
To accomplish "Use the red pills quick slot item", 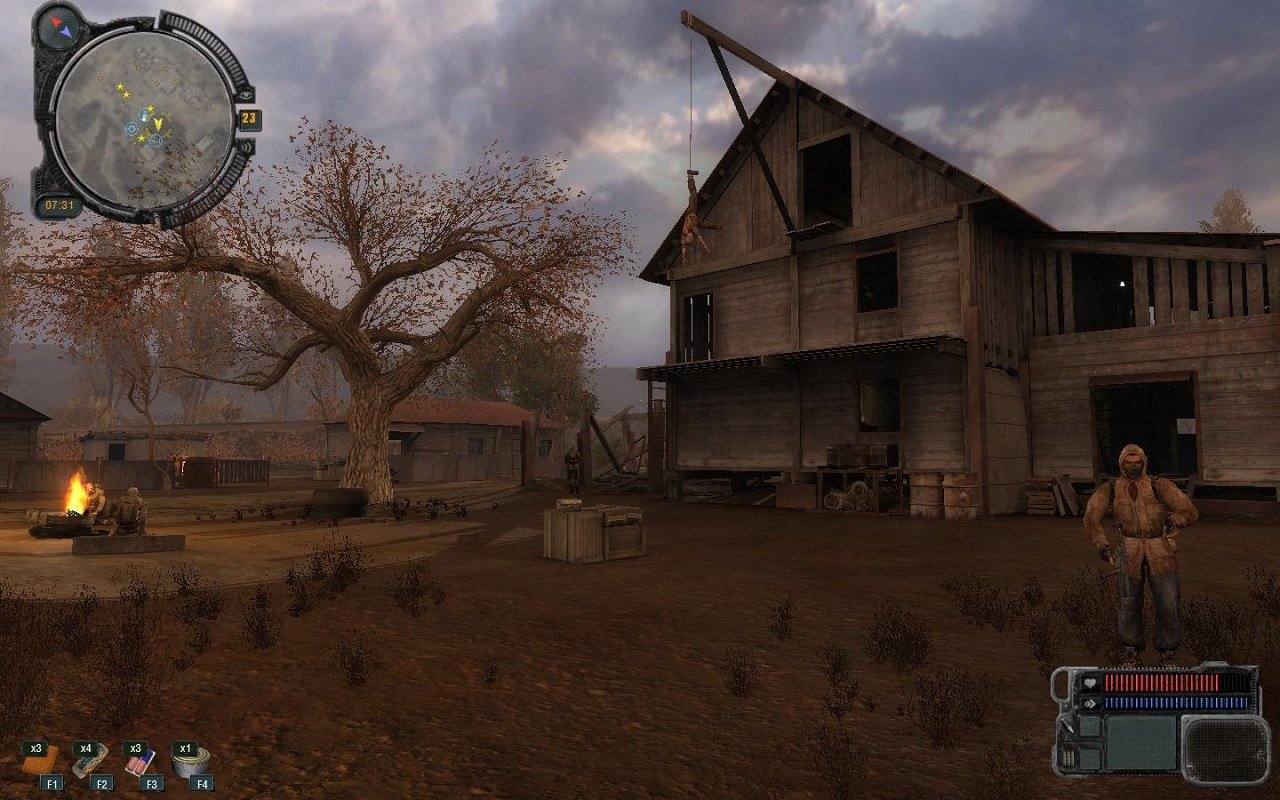I will 138,764.
